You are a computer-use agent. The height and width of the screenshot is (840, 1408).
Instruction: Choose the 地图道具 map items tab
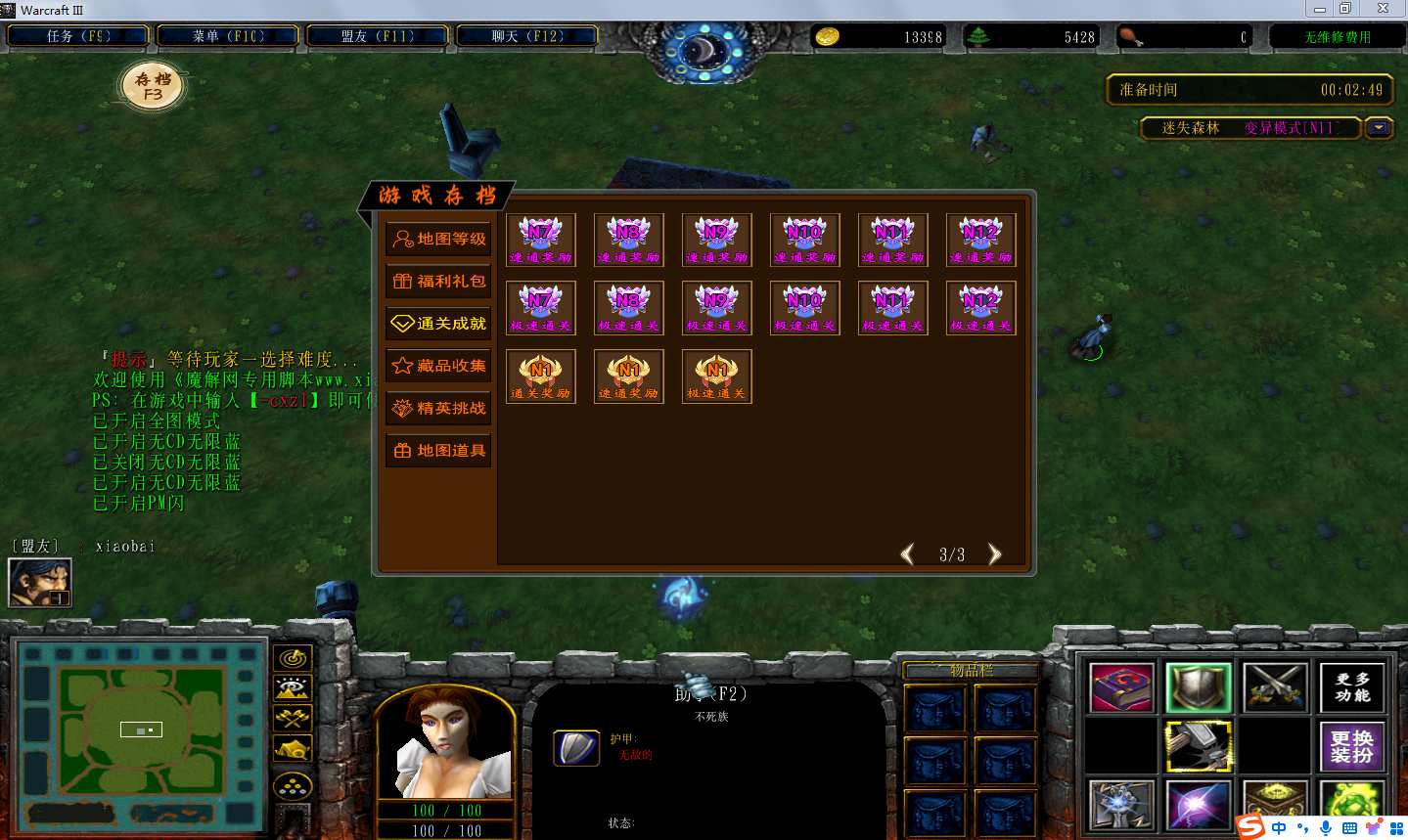point(438,451)
